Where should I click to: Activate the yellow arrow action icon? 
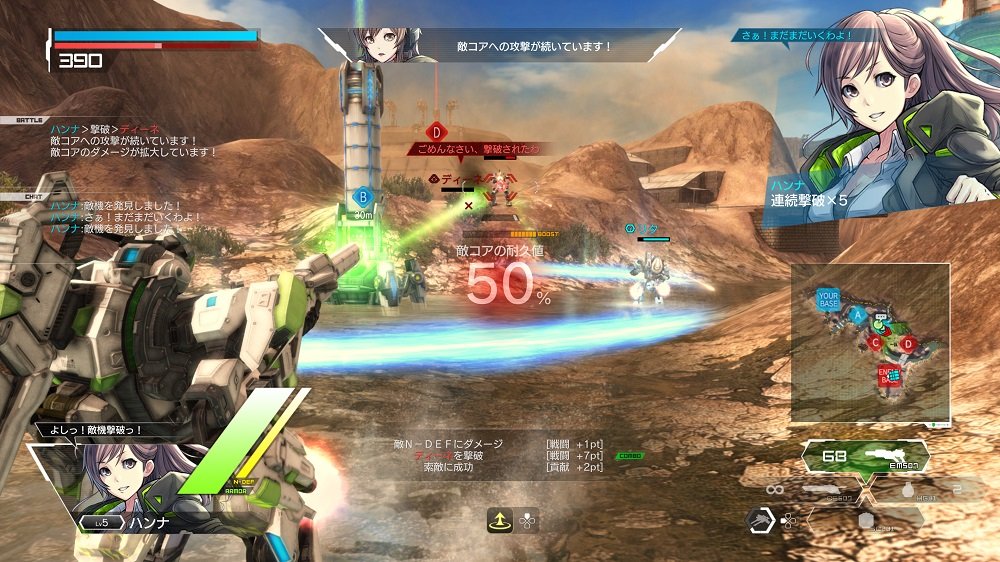click(x=500, y=519)
